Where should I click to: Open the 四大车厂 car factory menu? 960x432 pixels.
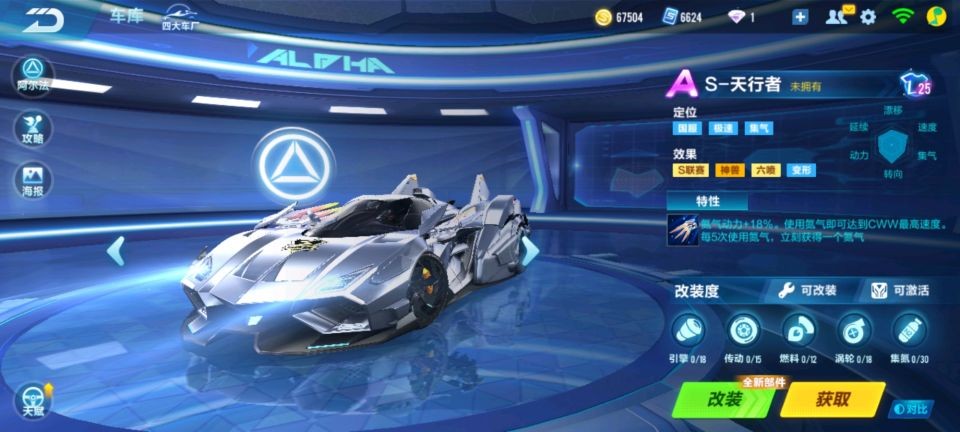pyautogui.click(x=180, y=17)
